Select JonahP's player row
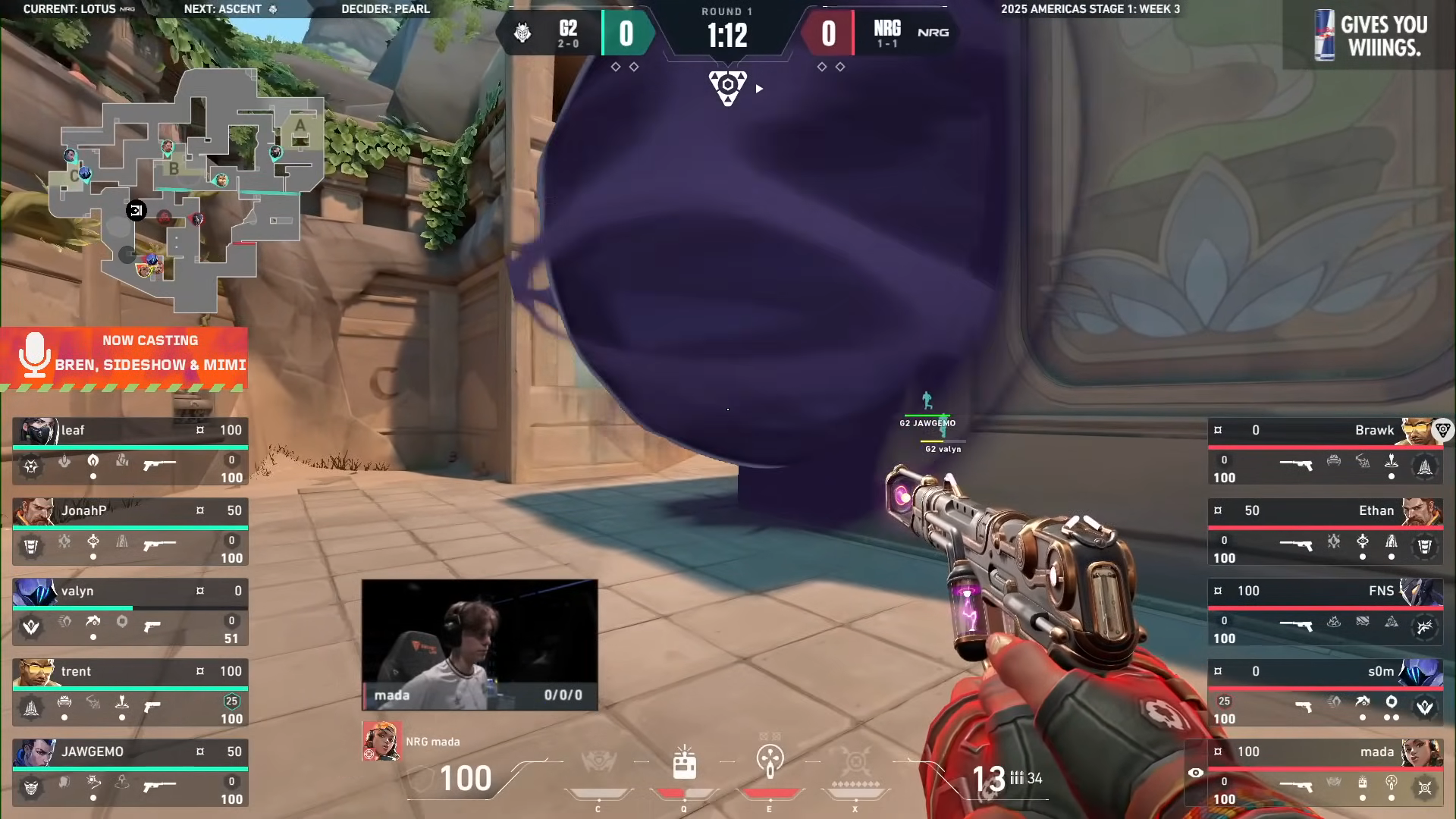 [x=130, y=532]
